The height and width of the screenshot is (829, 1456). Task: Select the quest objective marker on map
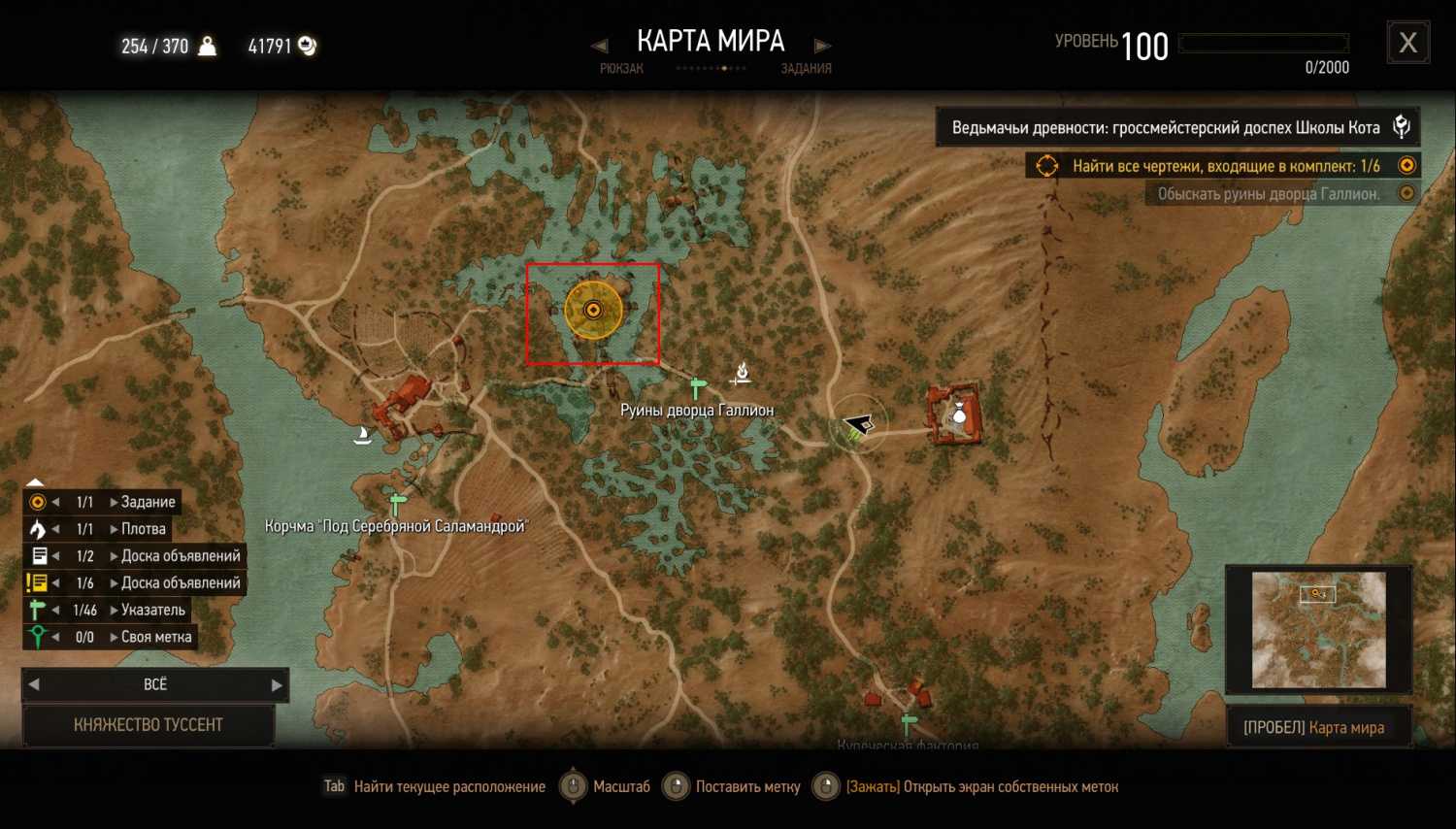coord(593,310)
